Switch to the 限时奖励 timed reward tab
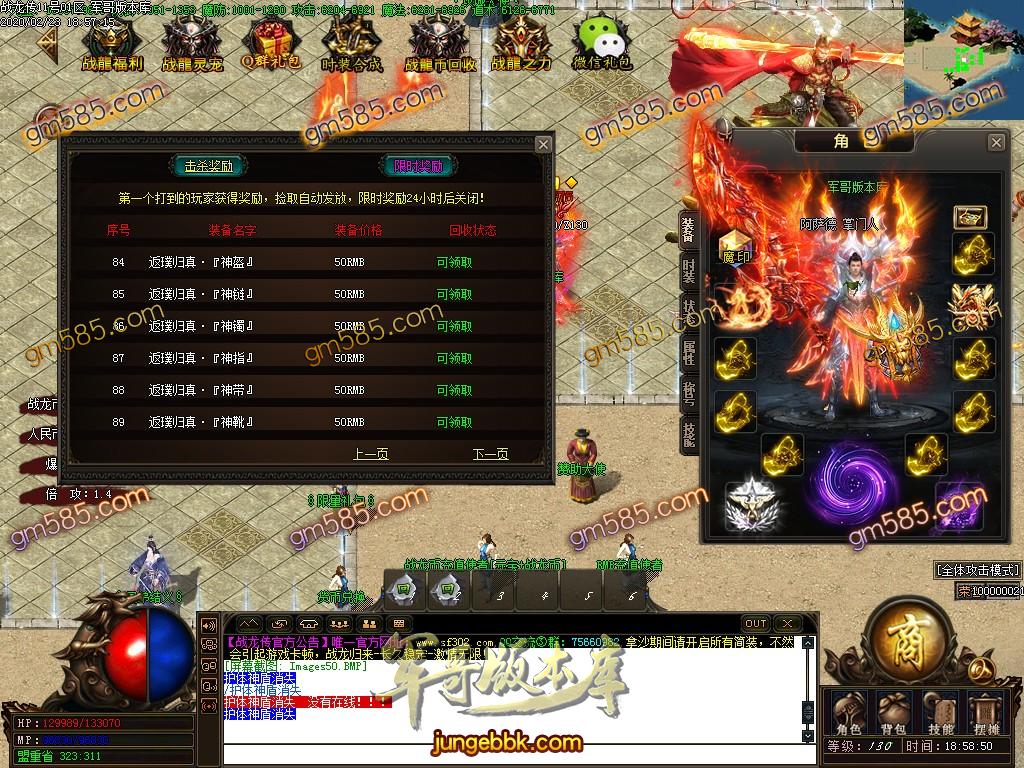Viewport: 1024px width, 768px height. tap(418, 166)
